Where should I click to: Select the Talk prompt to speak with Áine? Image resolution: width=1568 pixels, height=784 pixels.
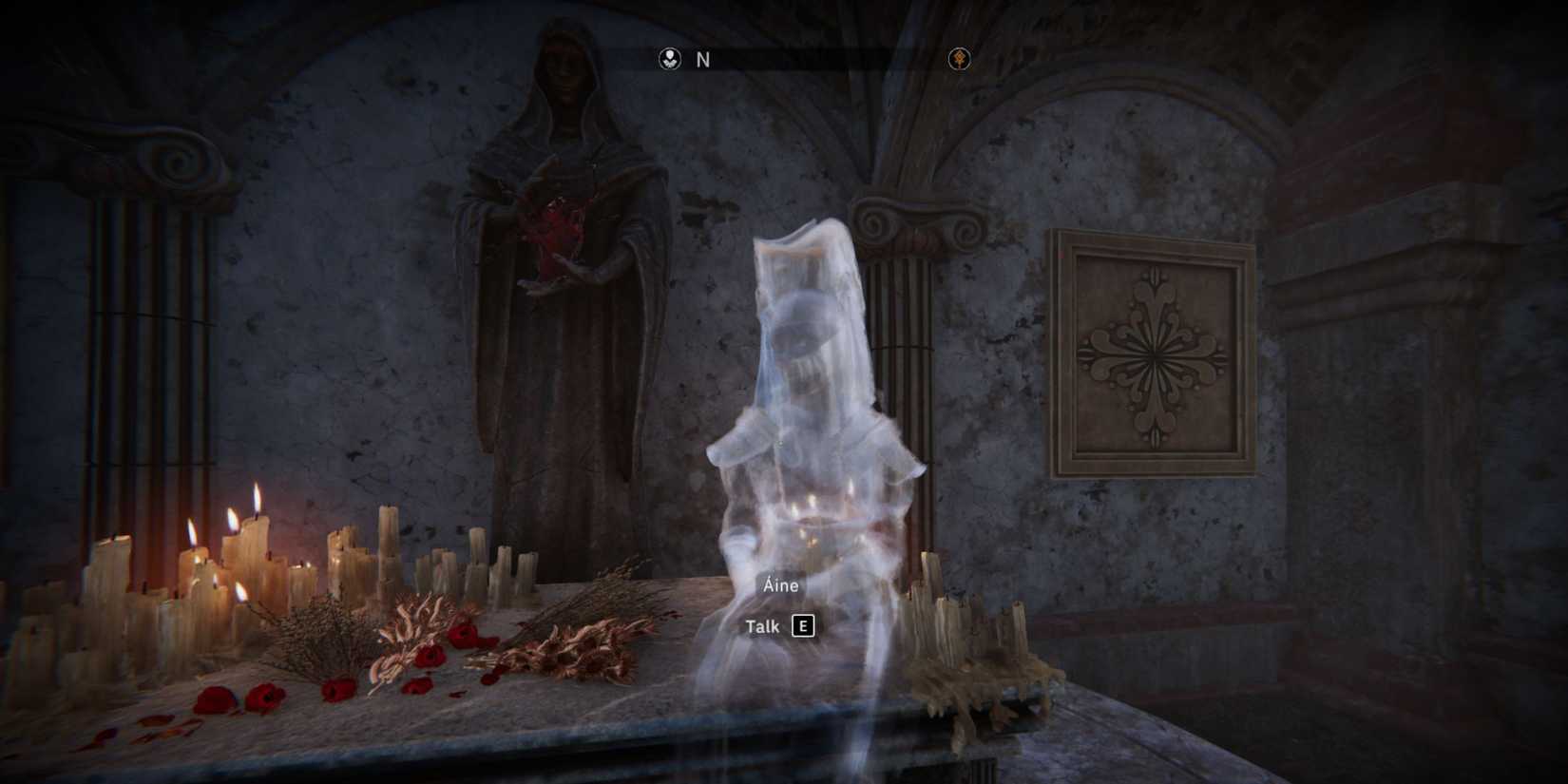point(761,626)
